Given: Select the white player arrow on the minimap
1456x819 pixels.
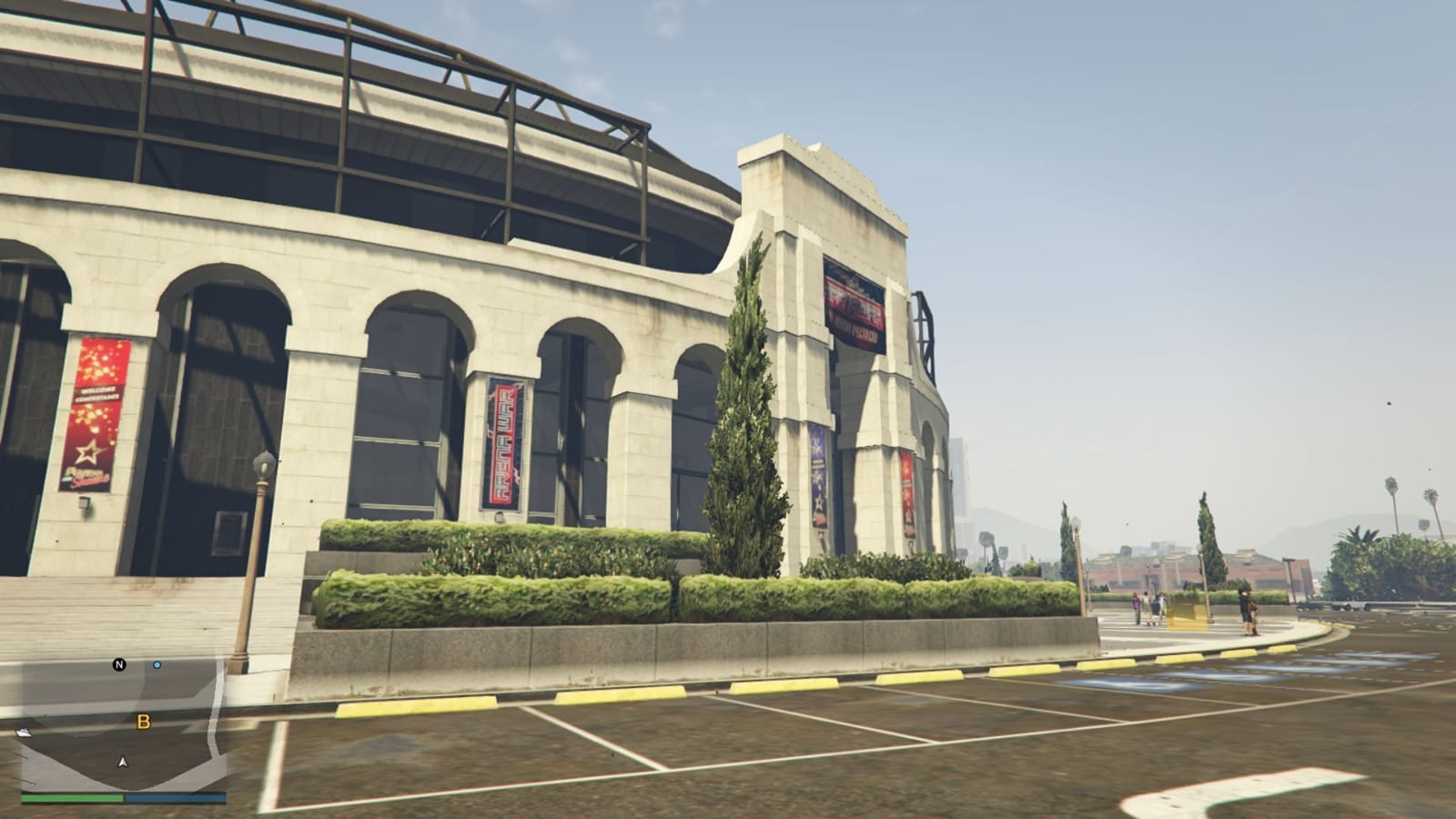Looking at the screenshot, I should [x=123, y=762].
